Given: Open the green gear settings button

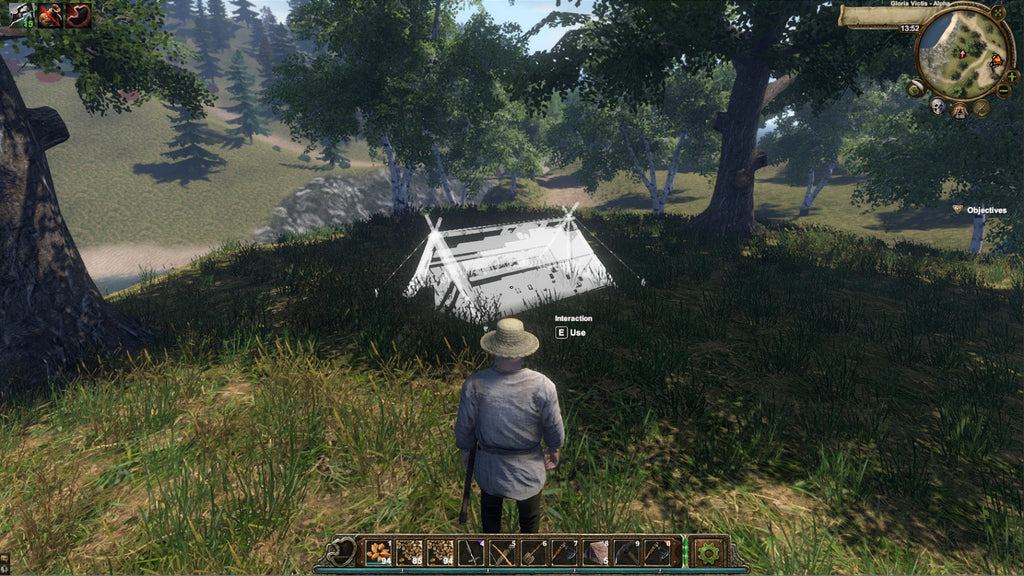Looking at the screenshot, I should pyautogui.click(x=709, y=551).
